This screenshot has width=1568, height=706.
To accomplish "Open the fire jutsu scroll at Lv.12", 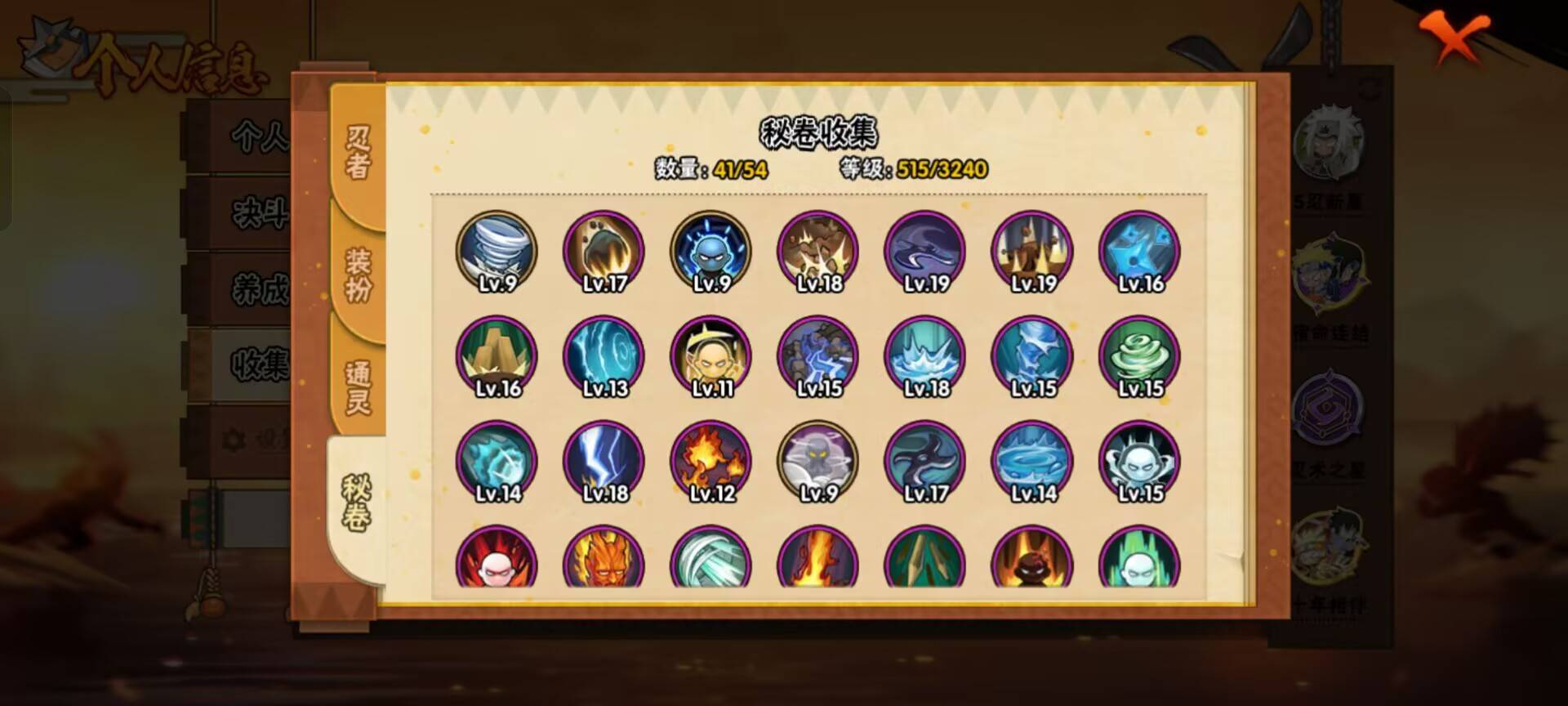I will click(711, 462).
